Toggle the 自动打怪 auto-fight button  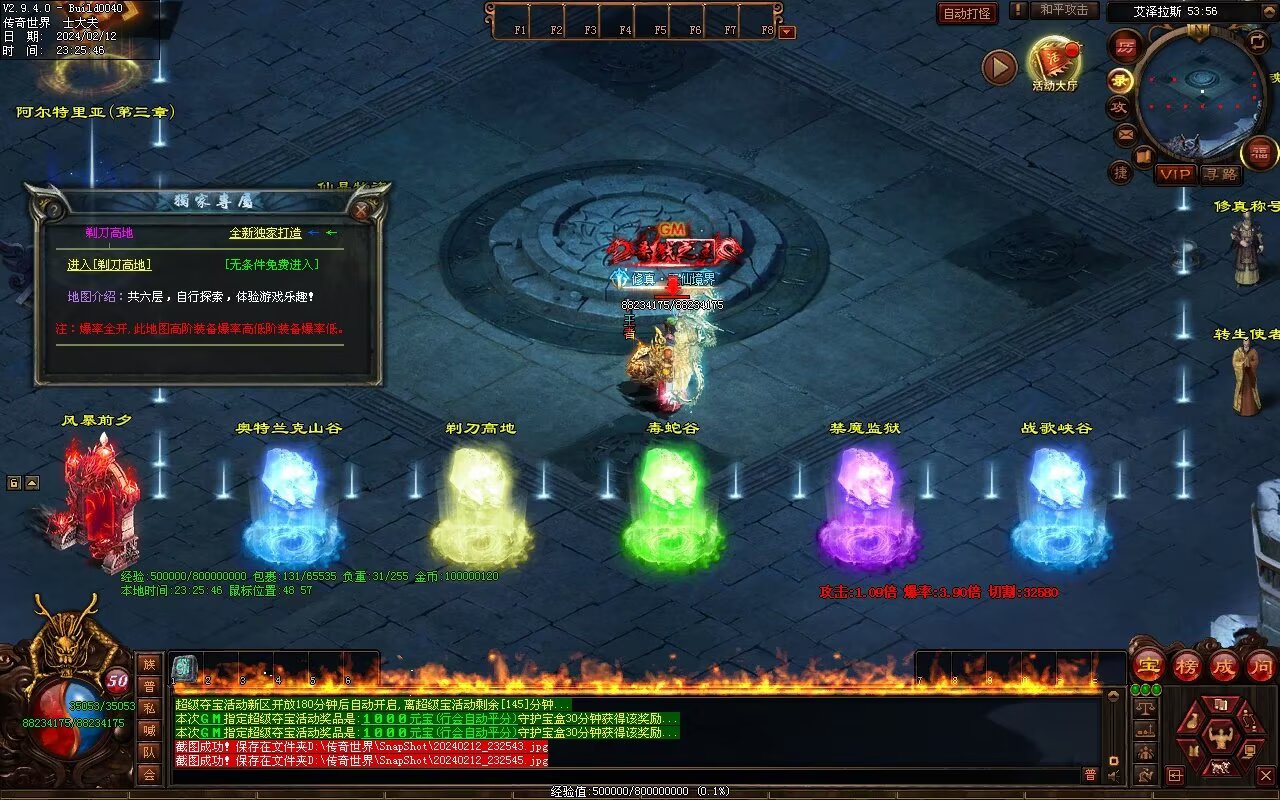point(968,13)
